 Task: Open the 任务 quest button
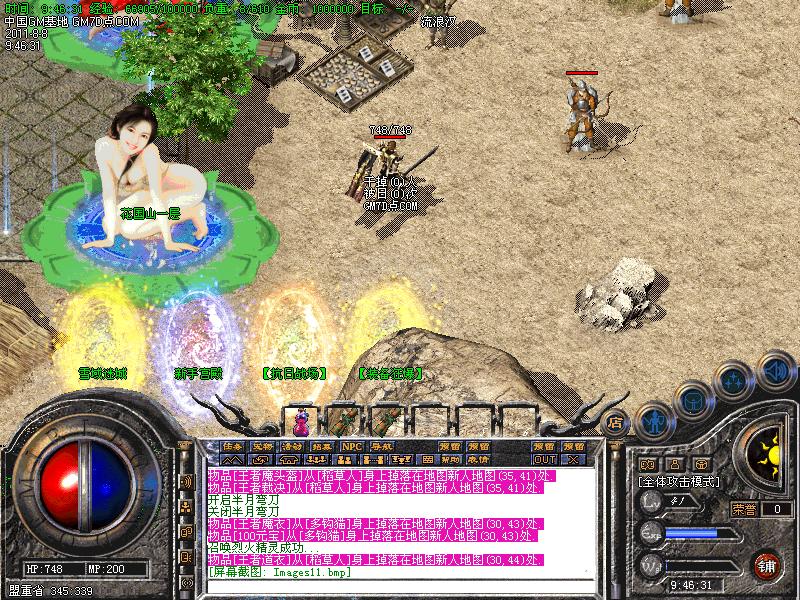233,446
